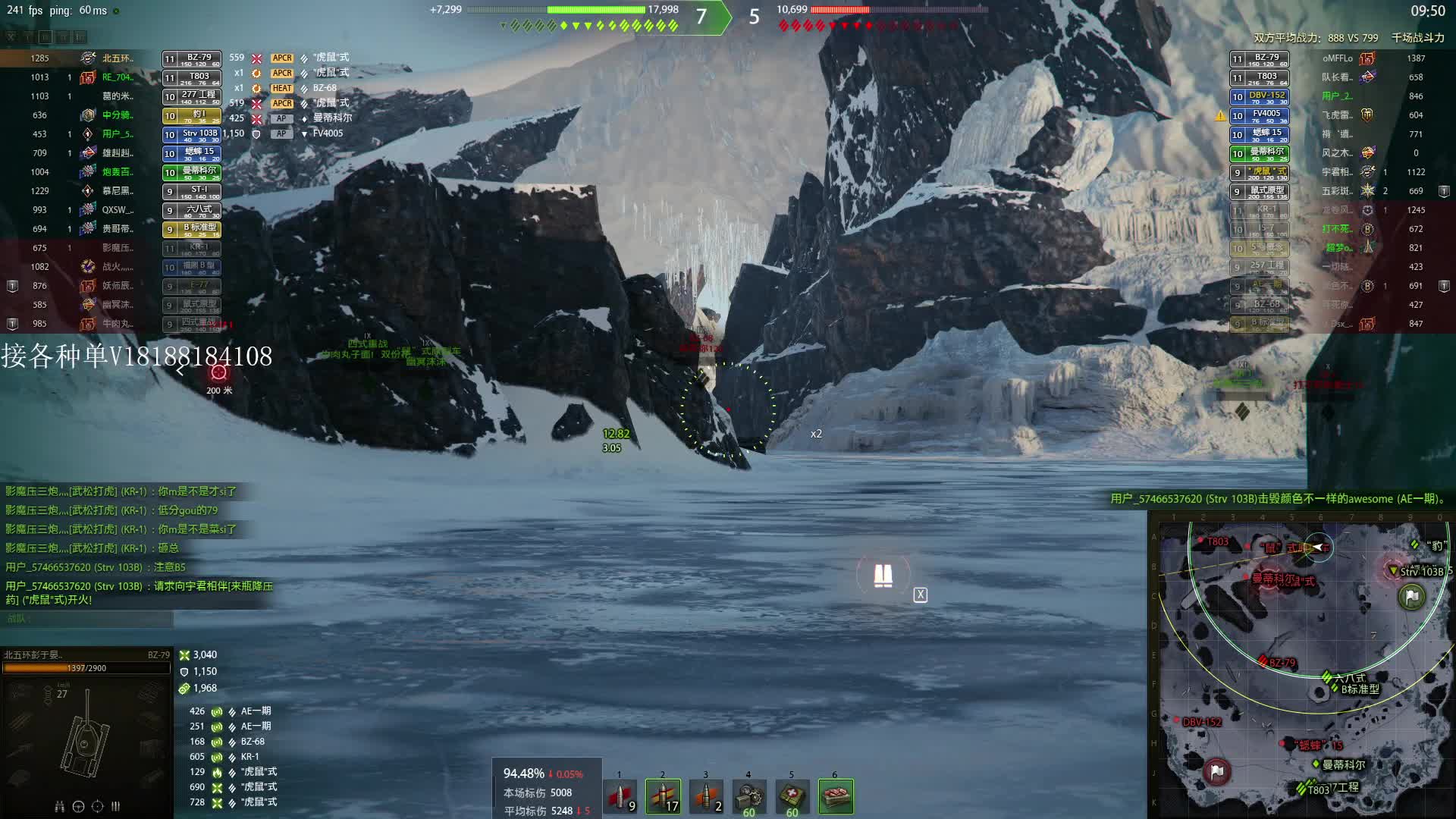Choose the shell slot with 2 rounds
This screenshot has width=1456, height=819.
(706, 796)
